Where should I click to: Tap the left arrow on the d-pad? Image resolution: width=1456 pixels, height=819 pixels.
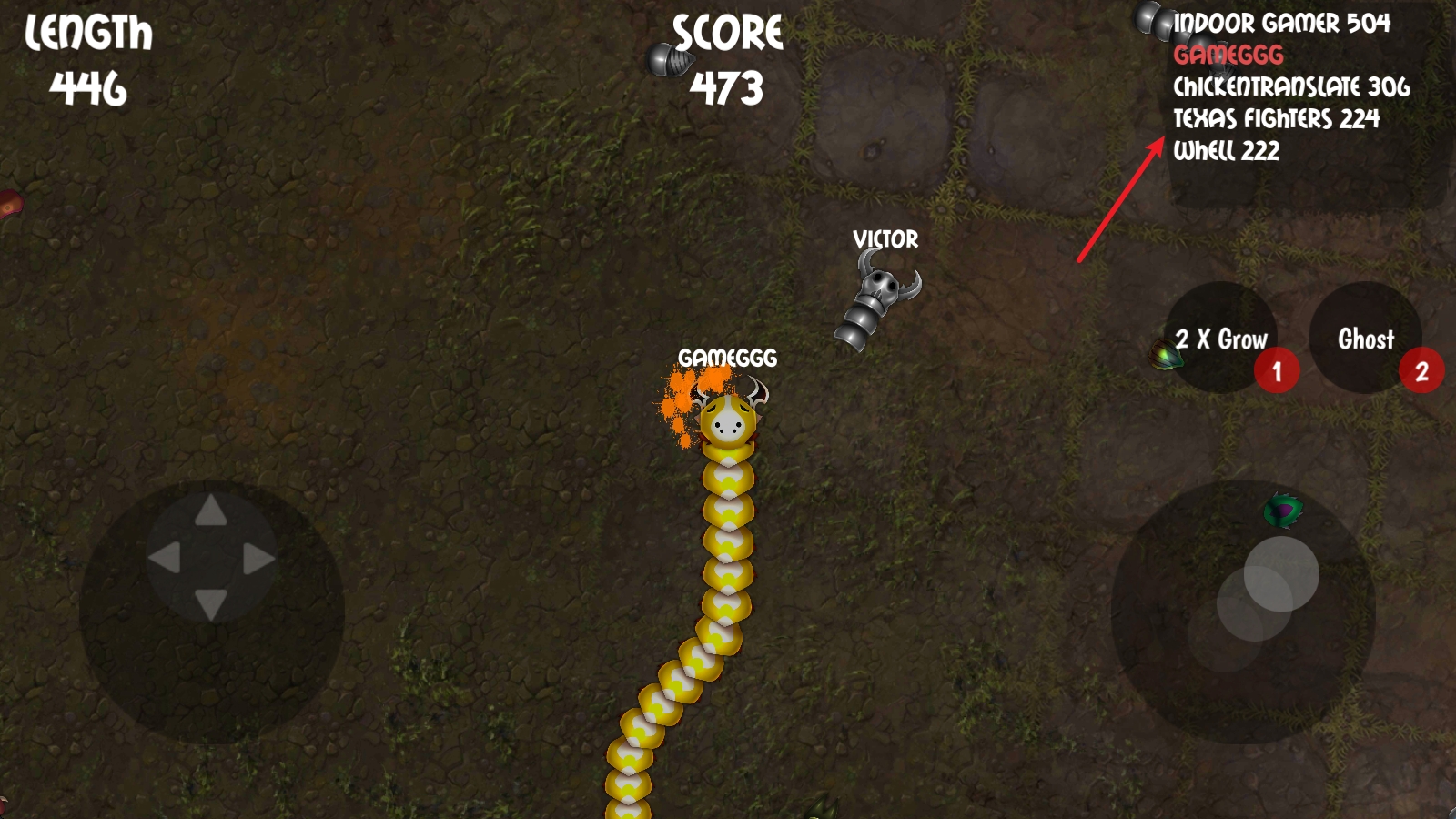(165, 558)
